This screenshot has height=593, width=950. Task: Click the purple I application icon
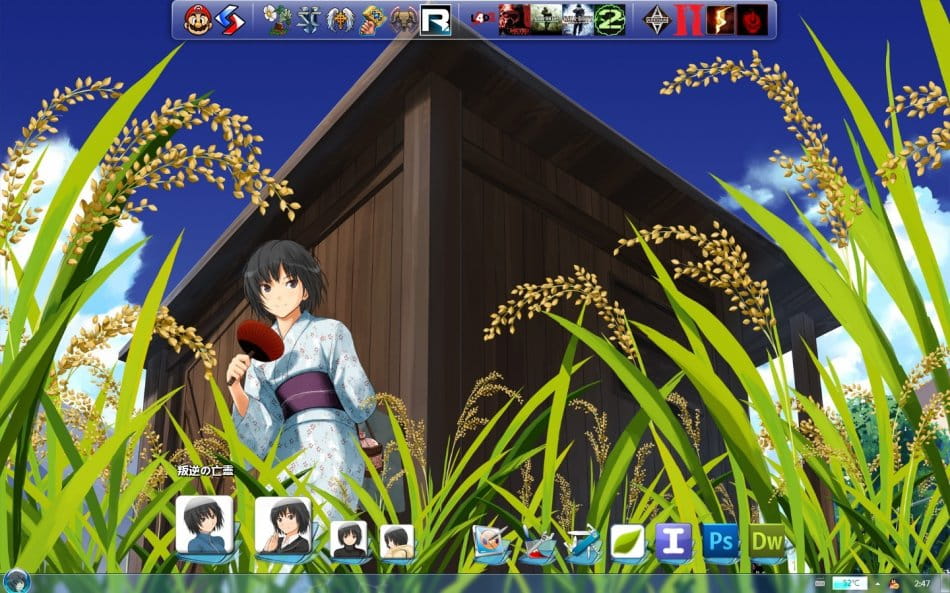pos(673,541)
